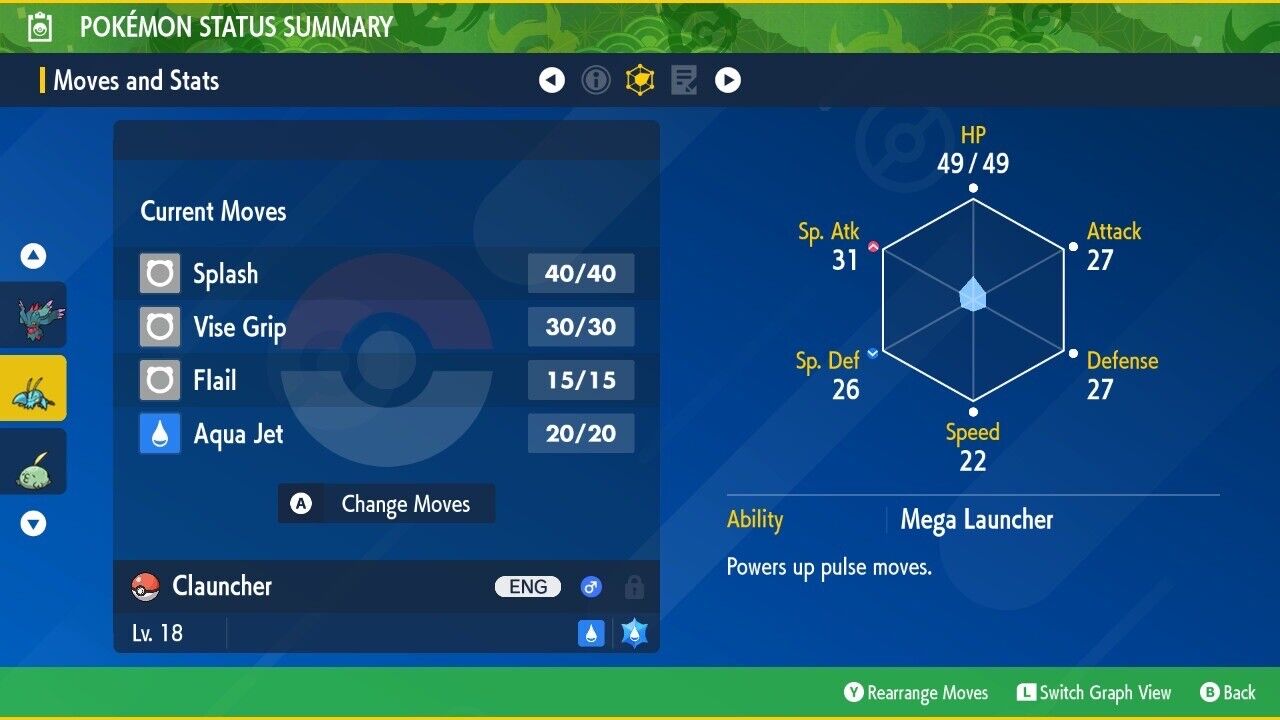This screenshot has height=720, width=1280.
Task: Switch to the info page tab
Action: click(596, 80)
